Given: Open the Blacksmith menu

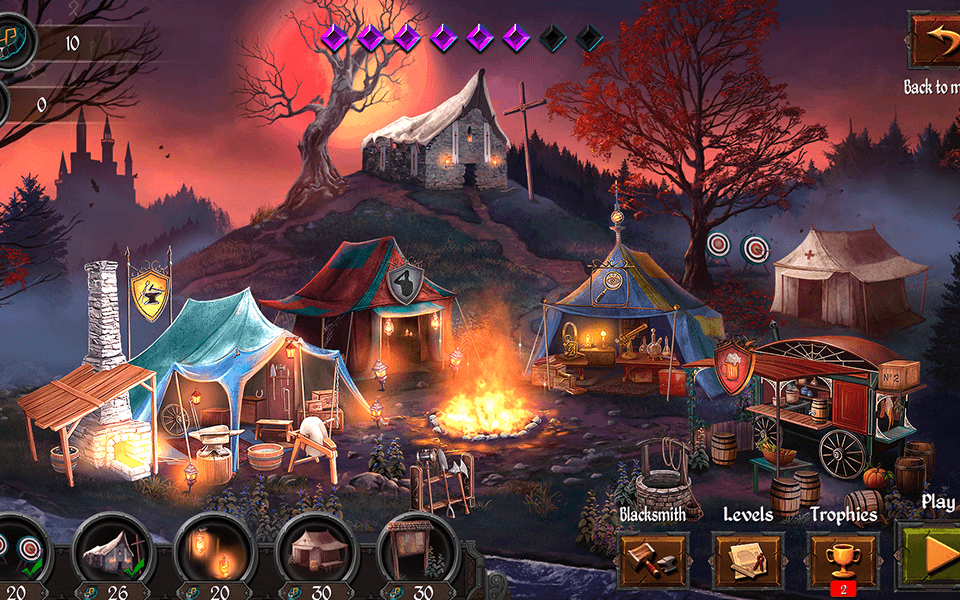Looking at the screenshot, I should pos(653,559).
